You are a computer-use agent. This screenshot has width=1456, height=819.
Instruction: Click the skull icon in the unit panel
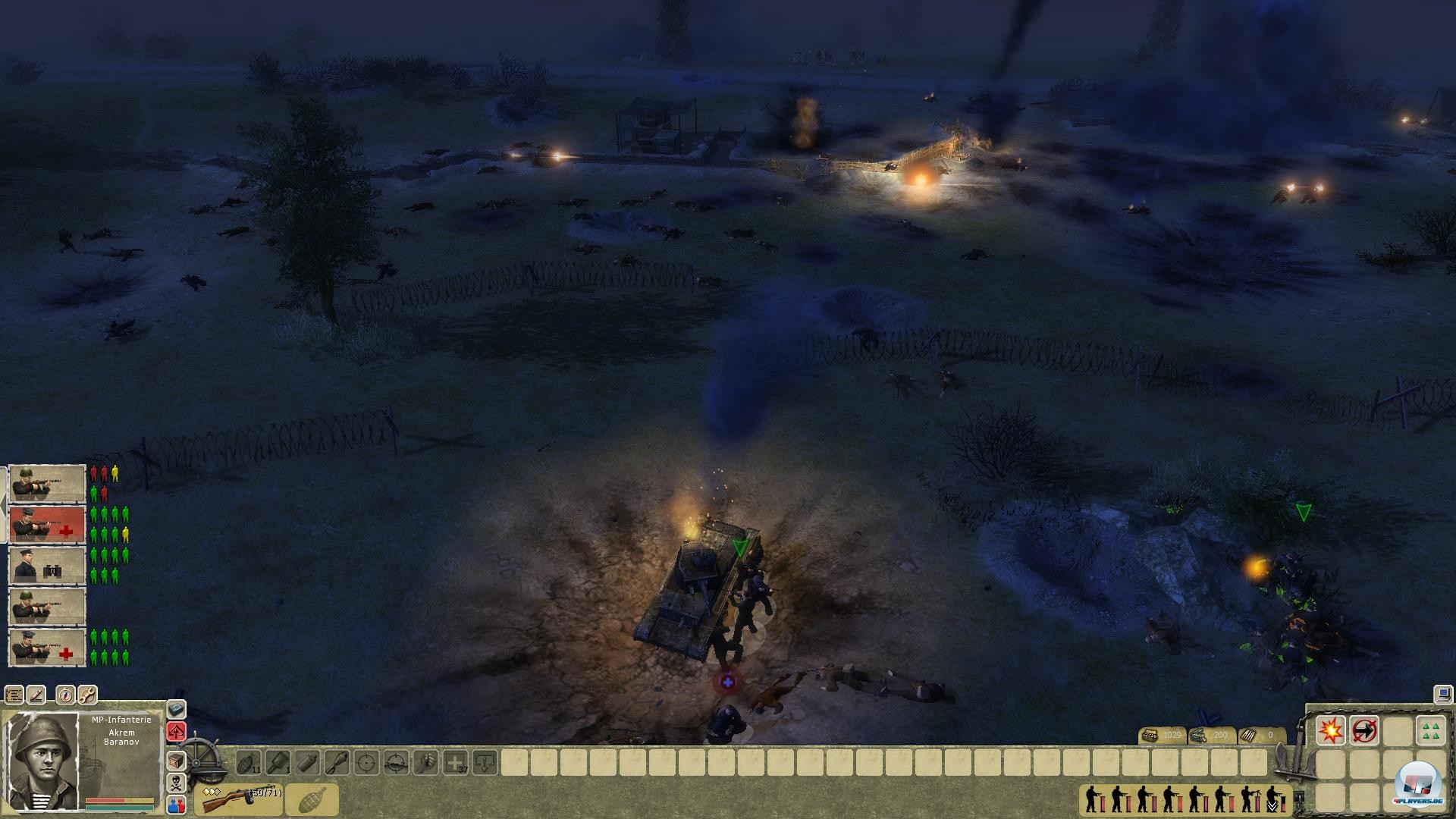176,782
